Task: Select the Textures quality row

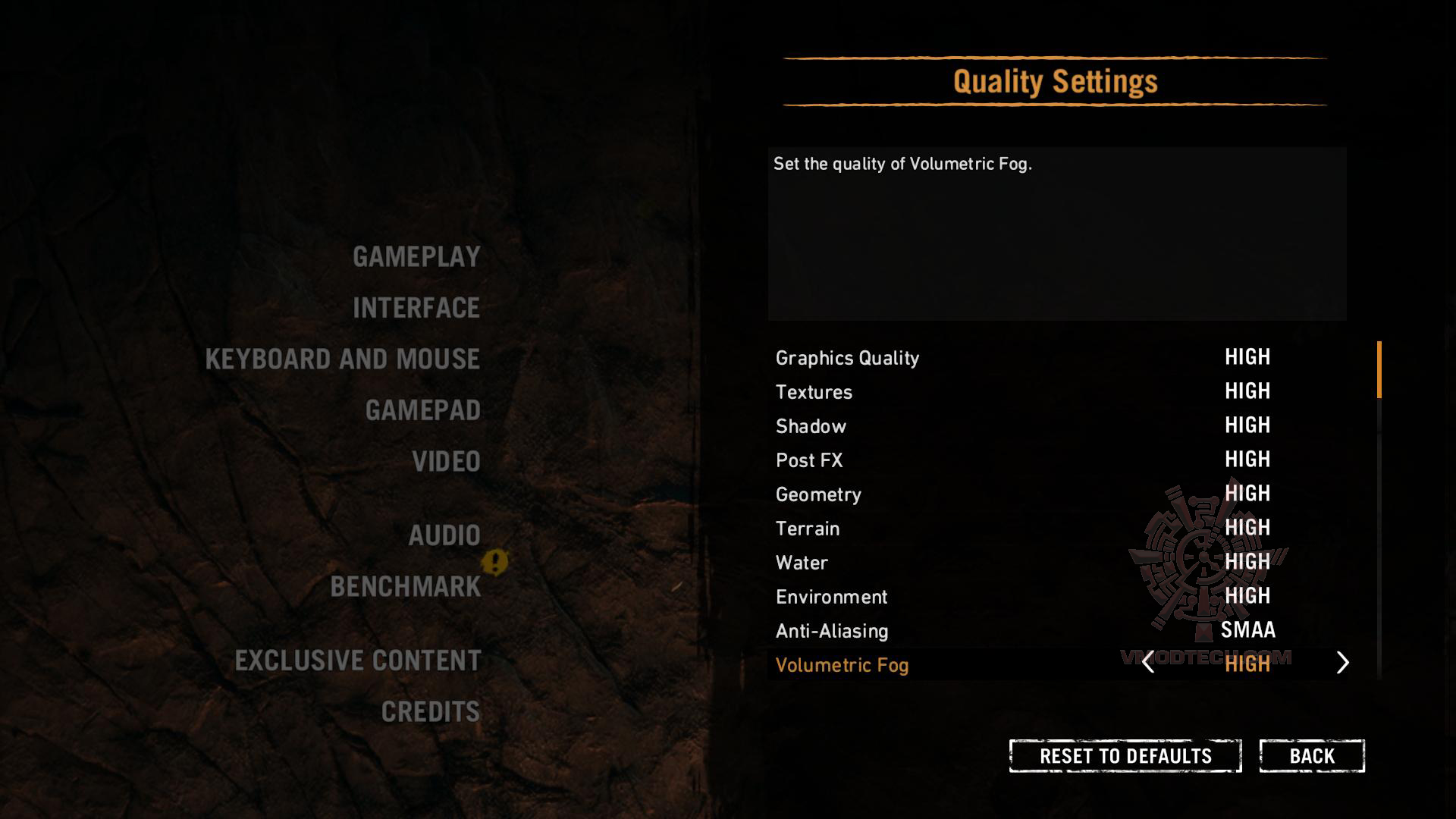Action: pyautogui.click(x=814, y=392)
